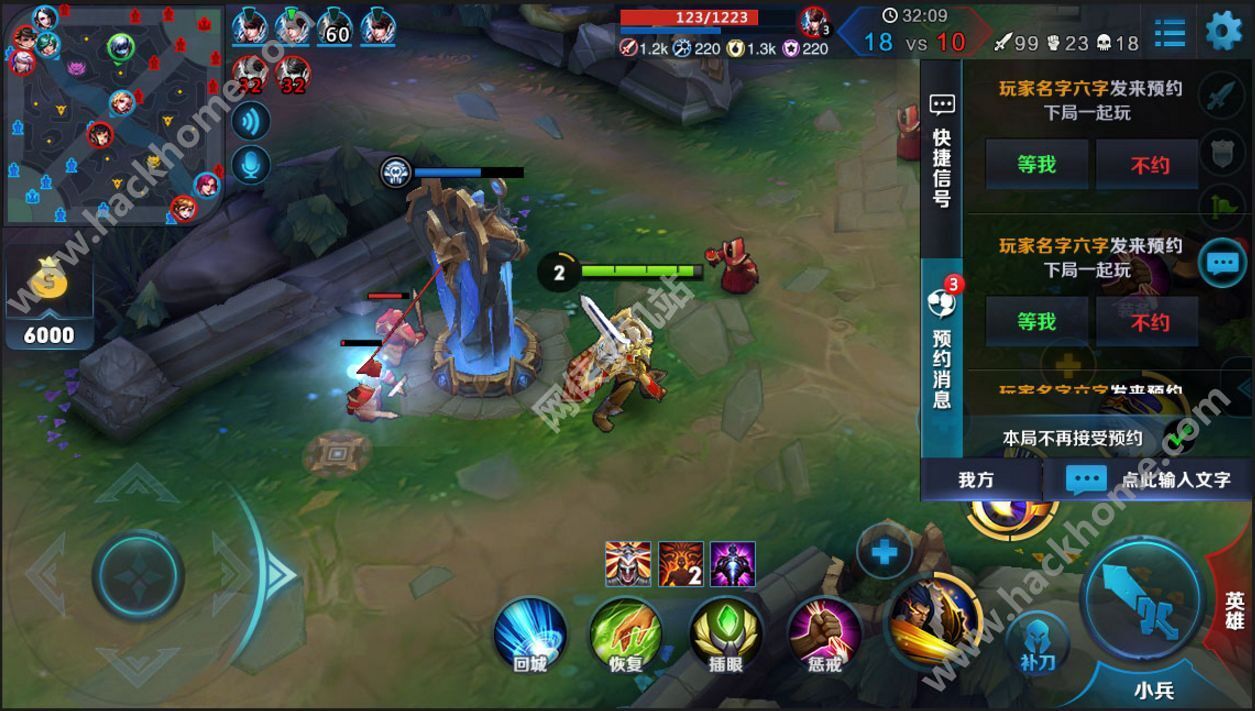Toggle the microphone button
This screenshot has width=1255, height=711.
[250, 165]
